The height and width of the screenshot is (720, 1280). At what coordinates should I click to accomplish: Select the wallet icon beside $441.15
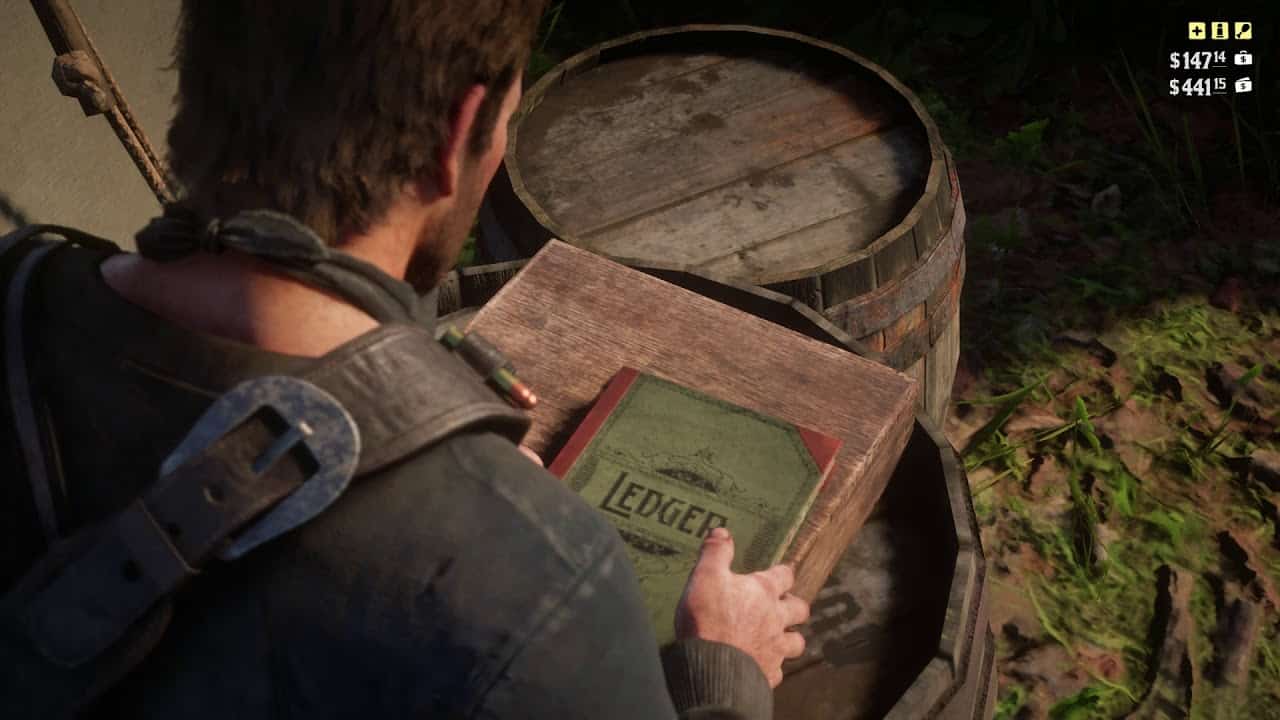tap(1243, 86)
